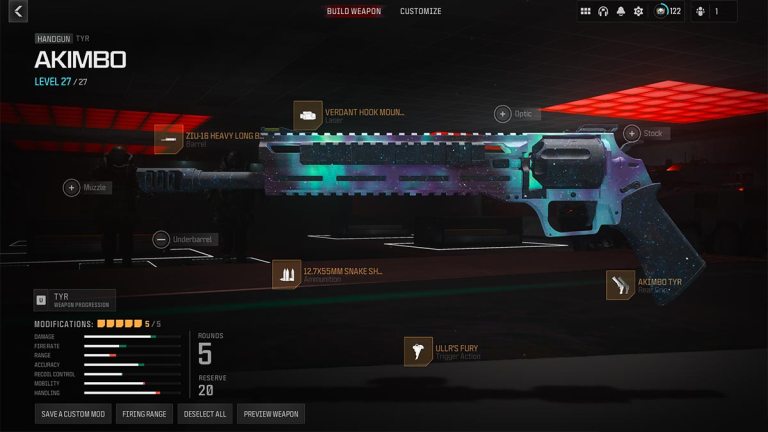Select the Verdant Hook Mount laser slot
768x432 pixels.
click(x=307, y=115)
